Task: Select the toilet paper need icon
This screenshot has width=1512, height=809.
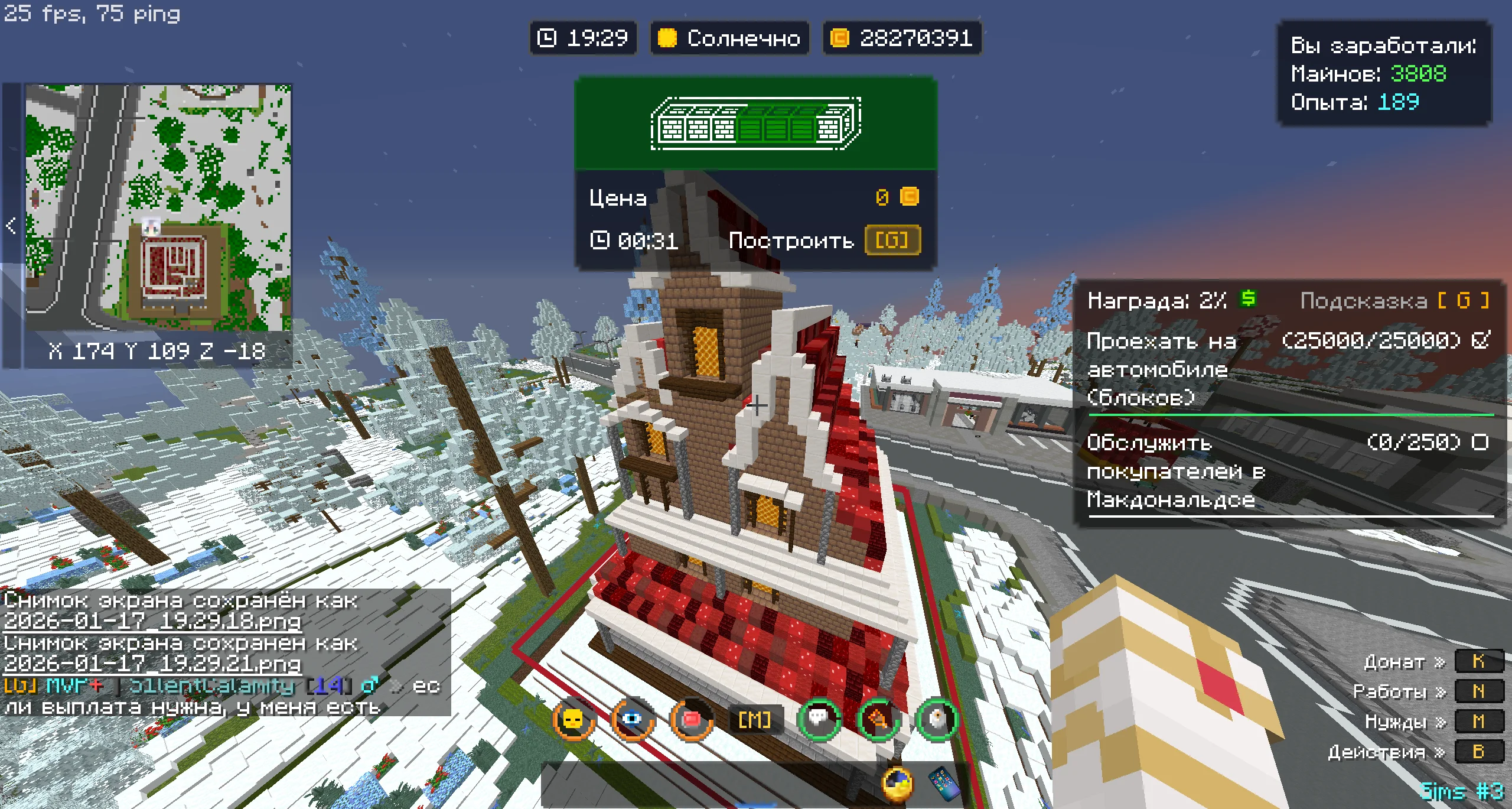Action: point(937,719)
